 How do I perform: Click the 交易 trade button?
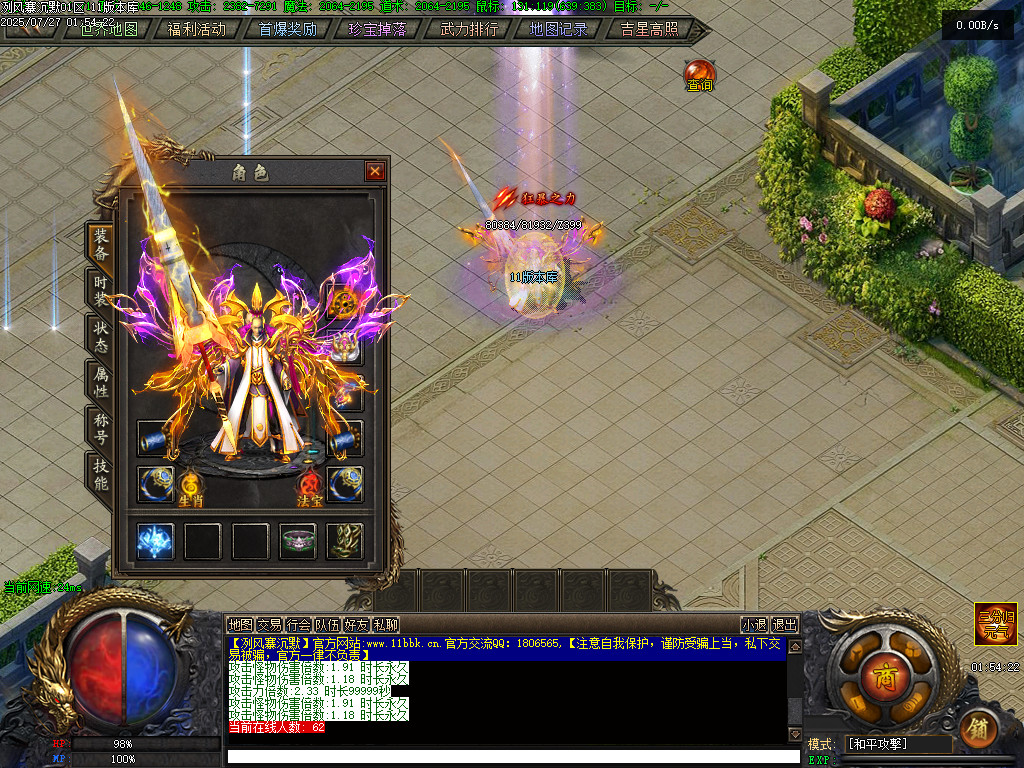269,625
